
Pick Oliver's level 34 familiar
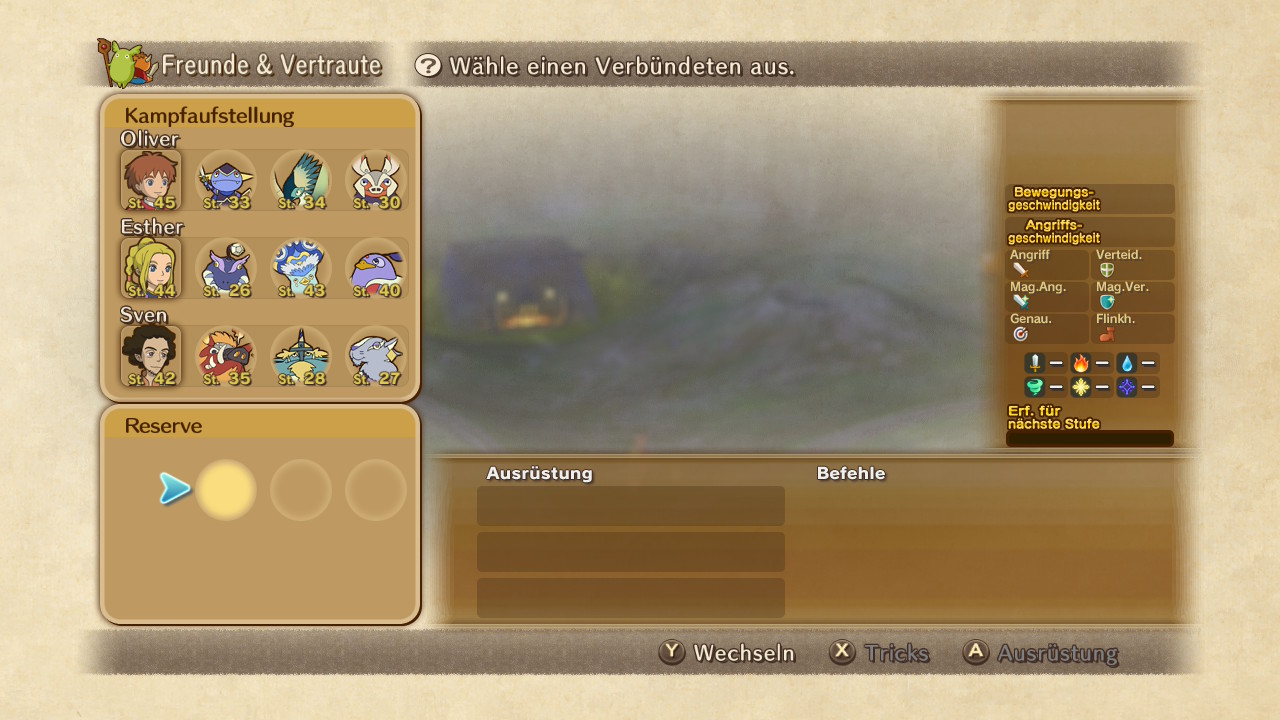301,180
